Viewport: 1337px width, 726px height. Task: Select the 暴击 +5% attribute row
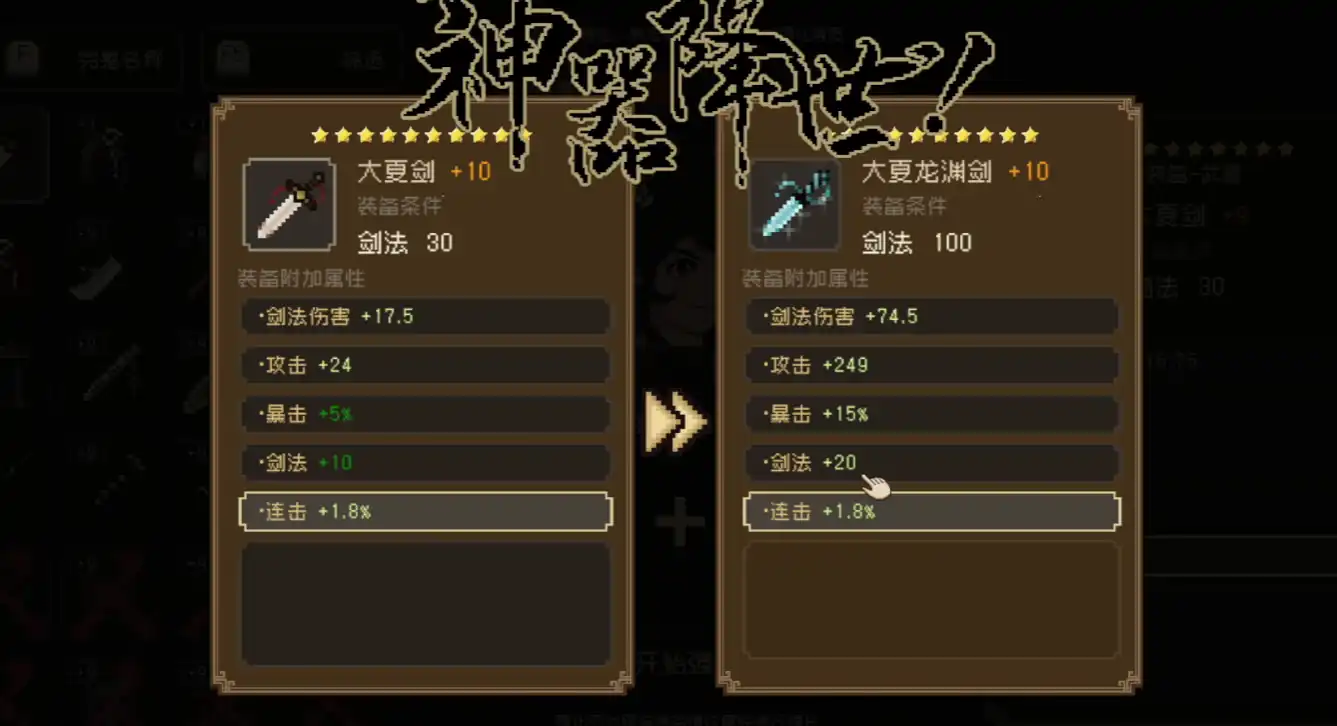tap(425, 414)
